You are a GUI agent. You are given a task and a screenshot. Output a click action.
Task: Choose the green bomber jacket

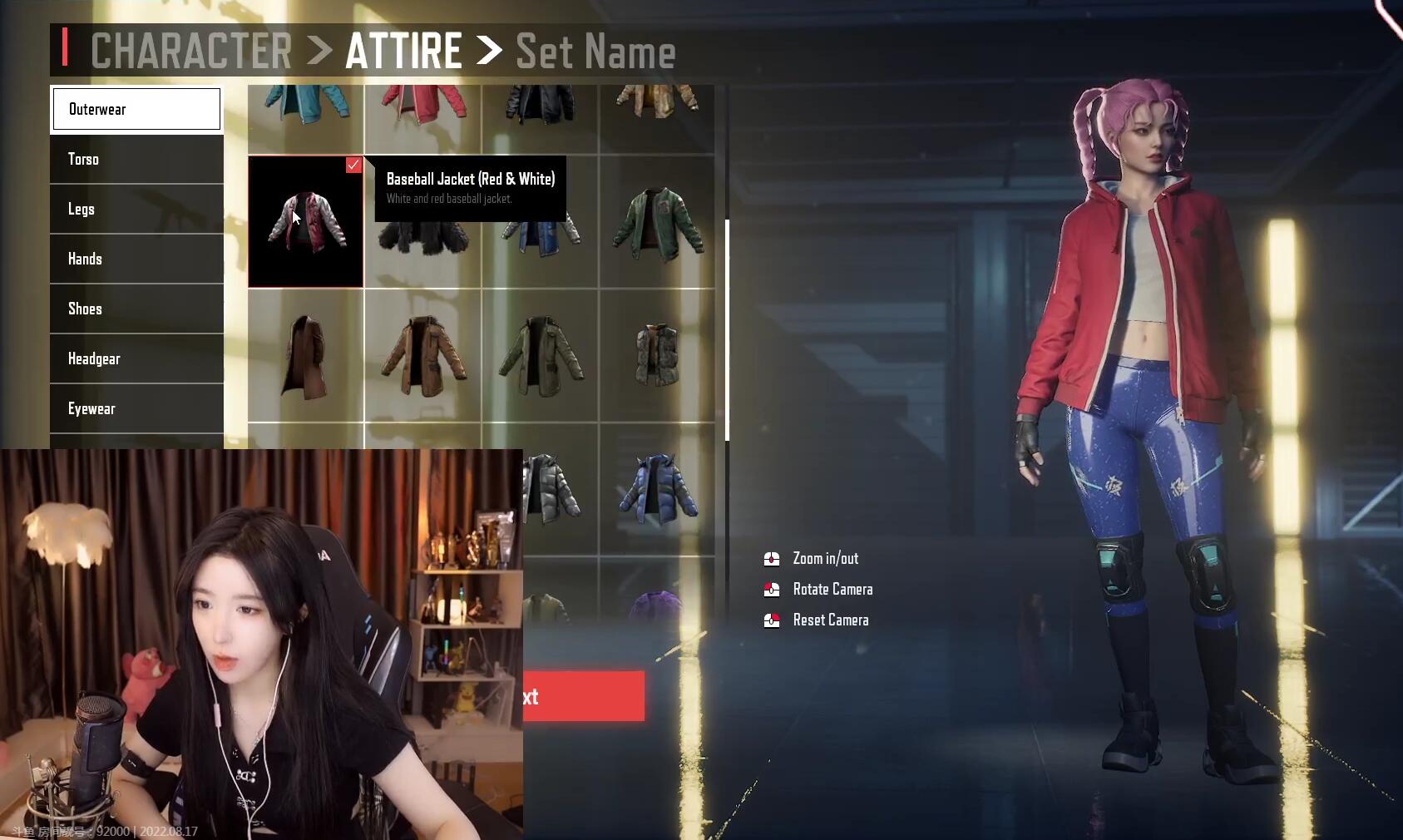pos(657,222)
